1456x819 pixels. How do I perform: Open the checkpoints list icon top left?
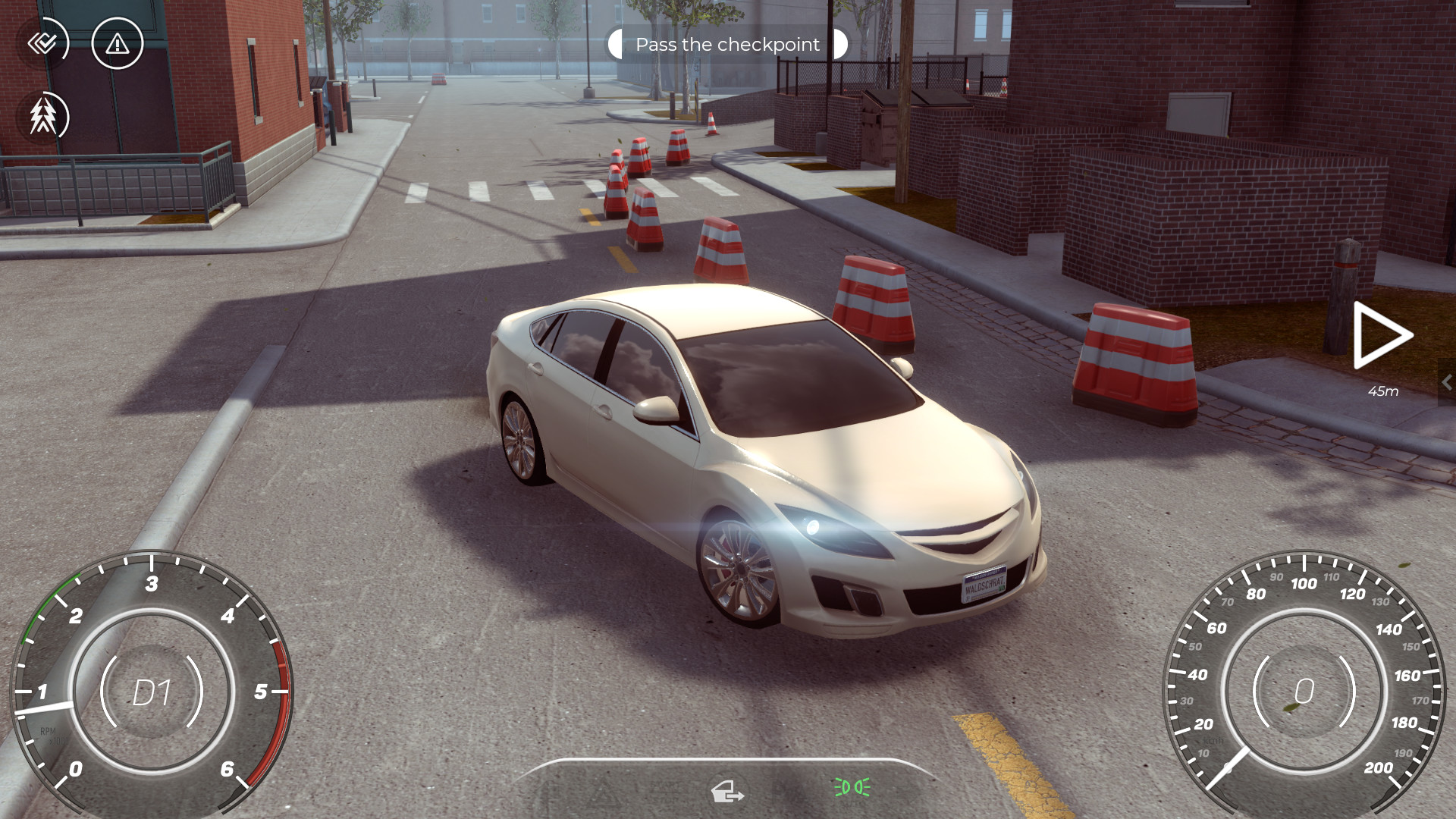point(43,43)
